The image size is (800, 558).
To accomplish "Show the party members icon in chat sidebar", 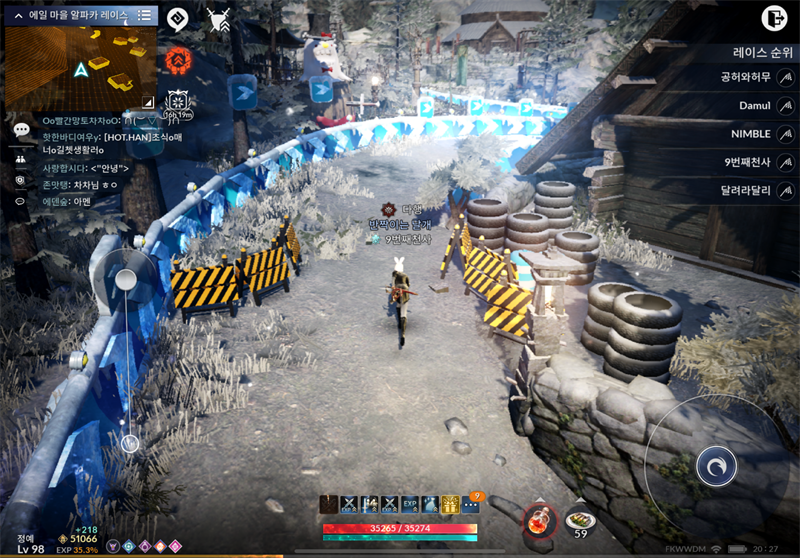I will pyautogui.click(x=21, y=157).
